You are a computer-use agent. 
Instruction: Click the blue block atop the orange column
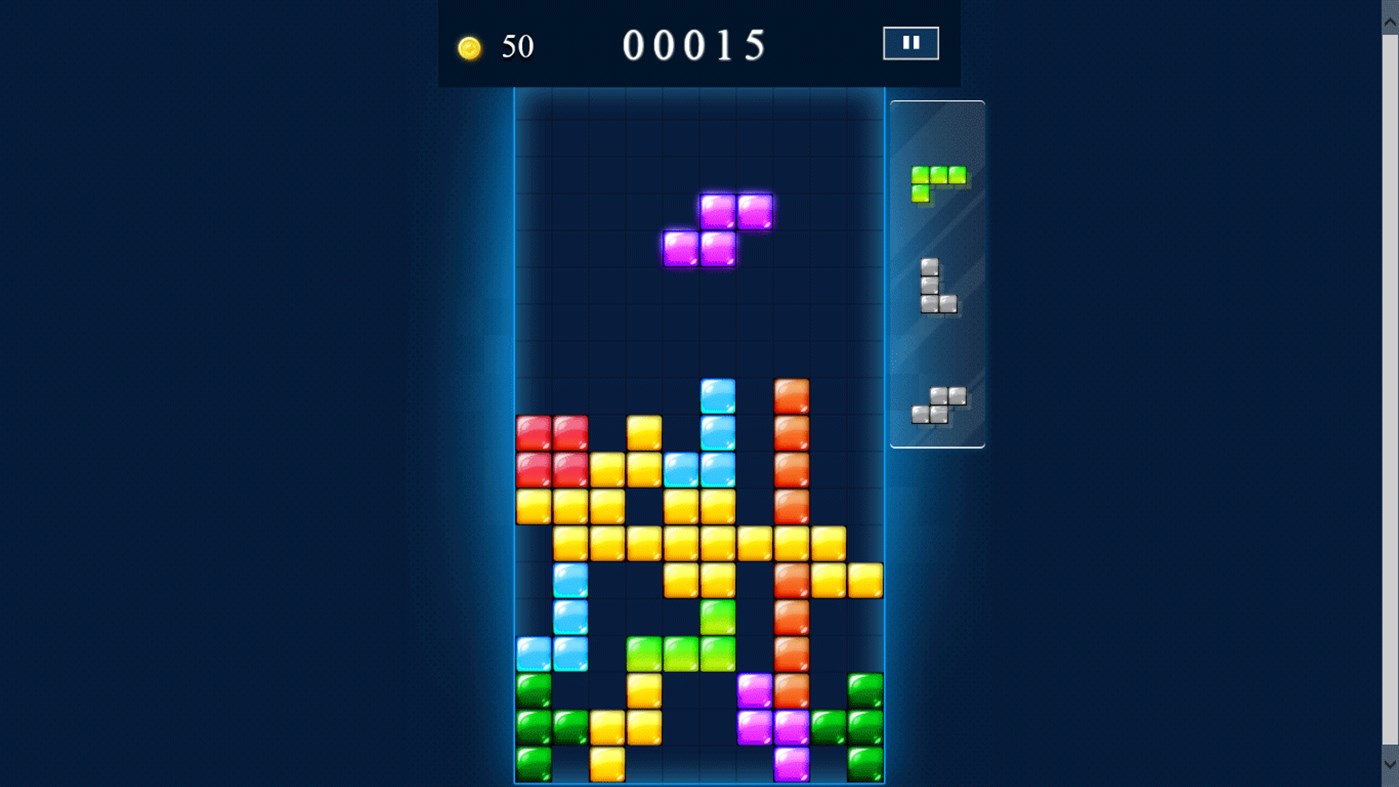718,395
